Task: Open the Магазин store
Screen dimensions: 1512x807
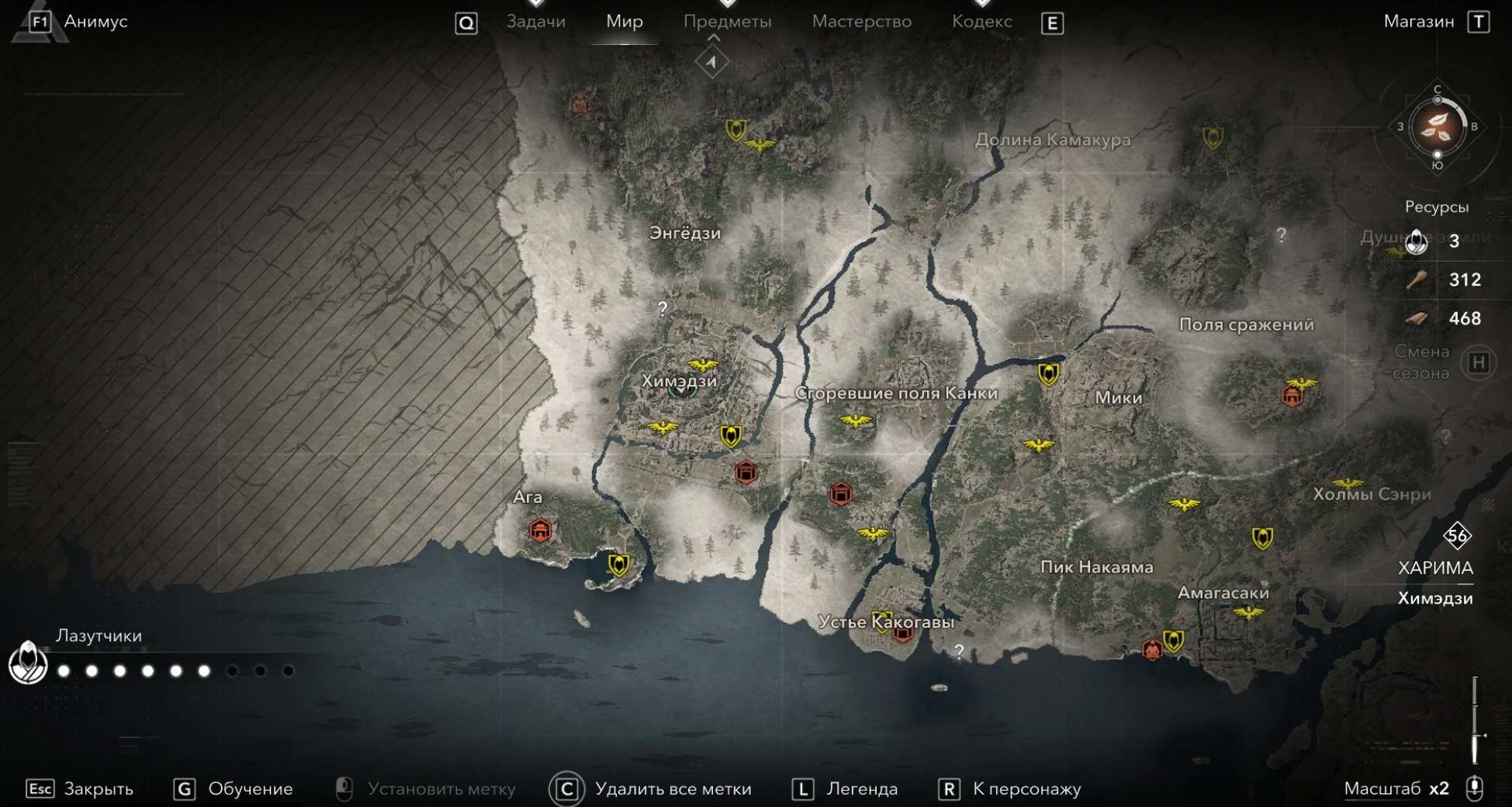Action: point(1418,22)
